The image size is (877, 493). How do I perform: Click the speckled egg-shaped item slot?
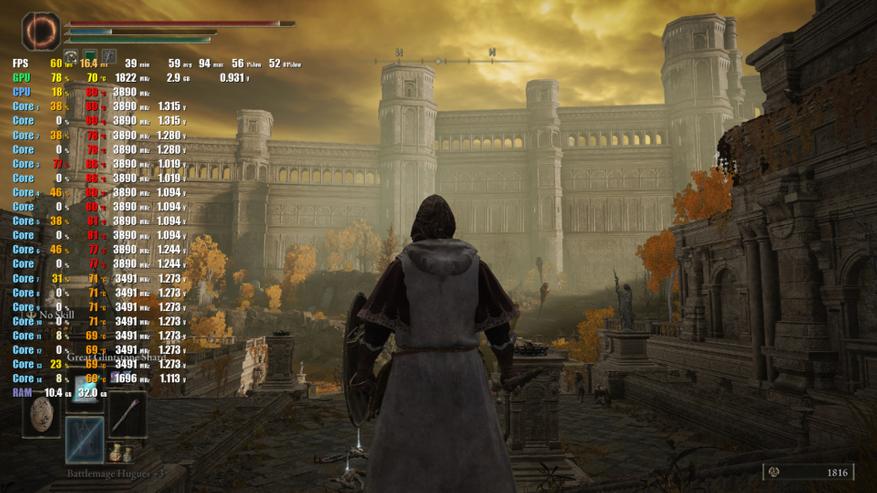pos(43,413)
